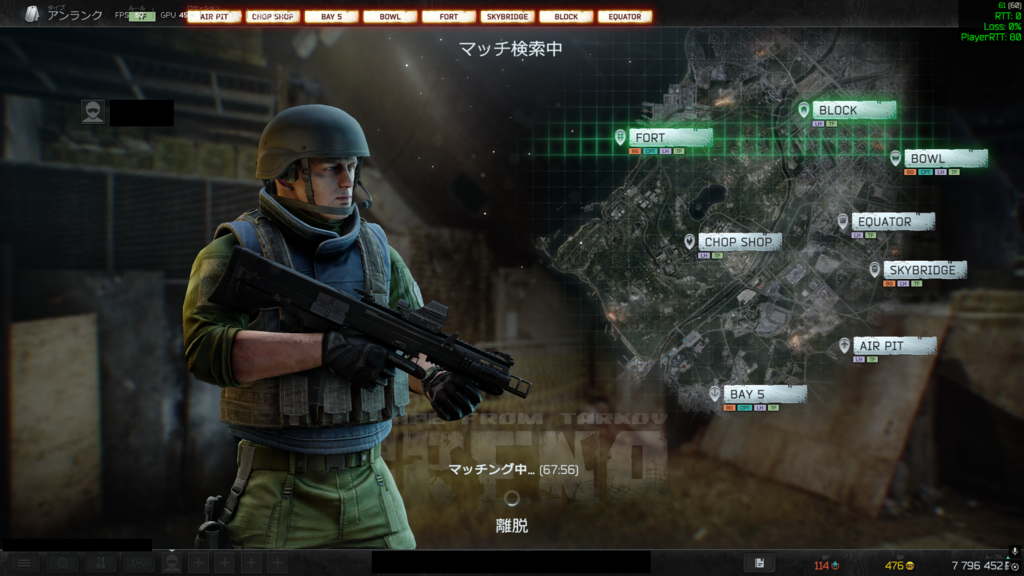Image resolution: width=1024 pixels, height=576 pixels.
Task: Click the BLOCK location label on map
Action: [838, 110]
